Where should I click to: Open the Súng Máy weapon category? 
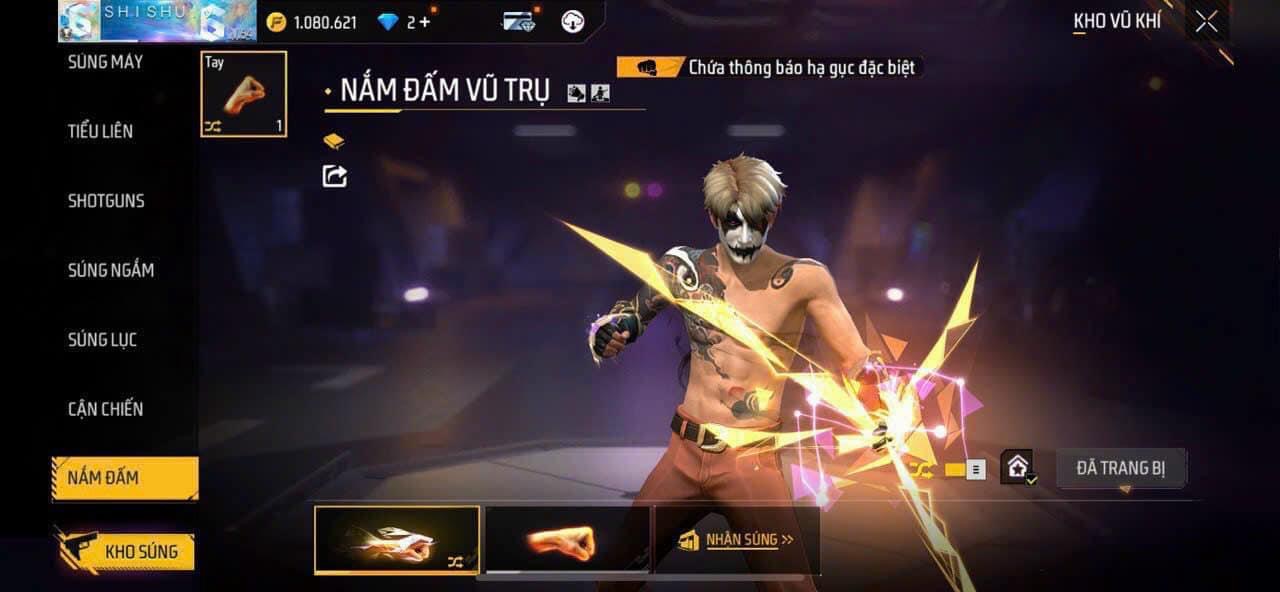105,62
